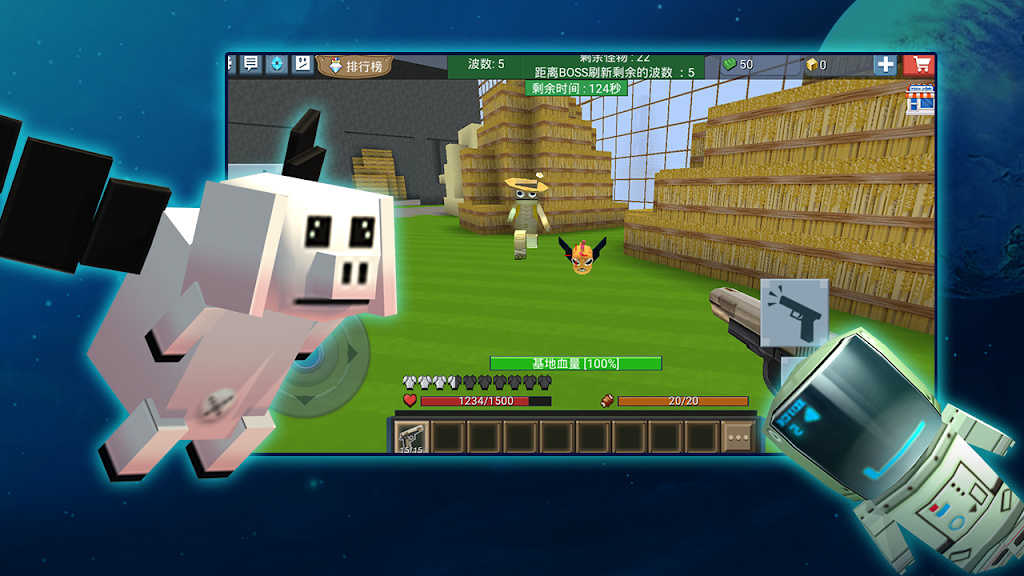The image size is (1024, 576).
Task: Open the 排行榜 leaderboard
Action: [356, 66]
